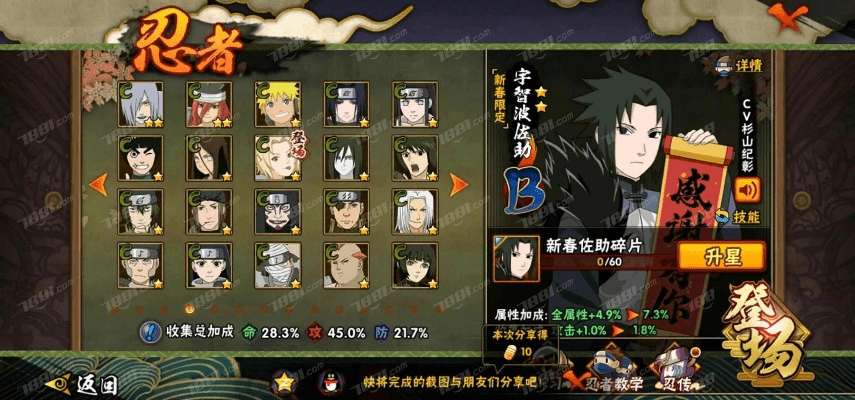Show next ninja page with right arrow

[x=459, y=184]
